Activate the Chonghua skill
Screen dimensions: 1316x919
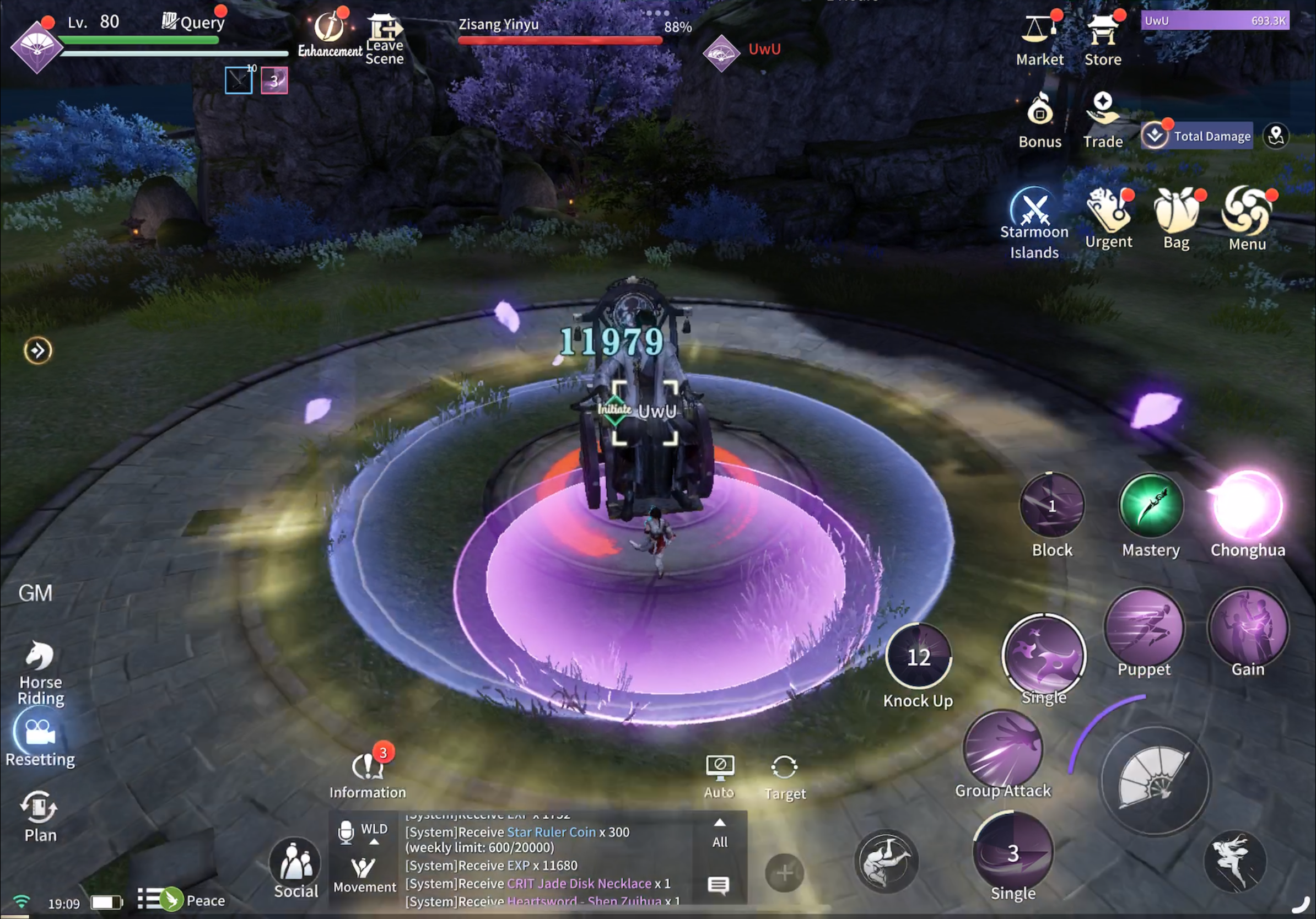point(1247,505)
